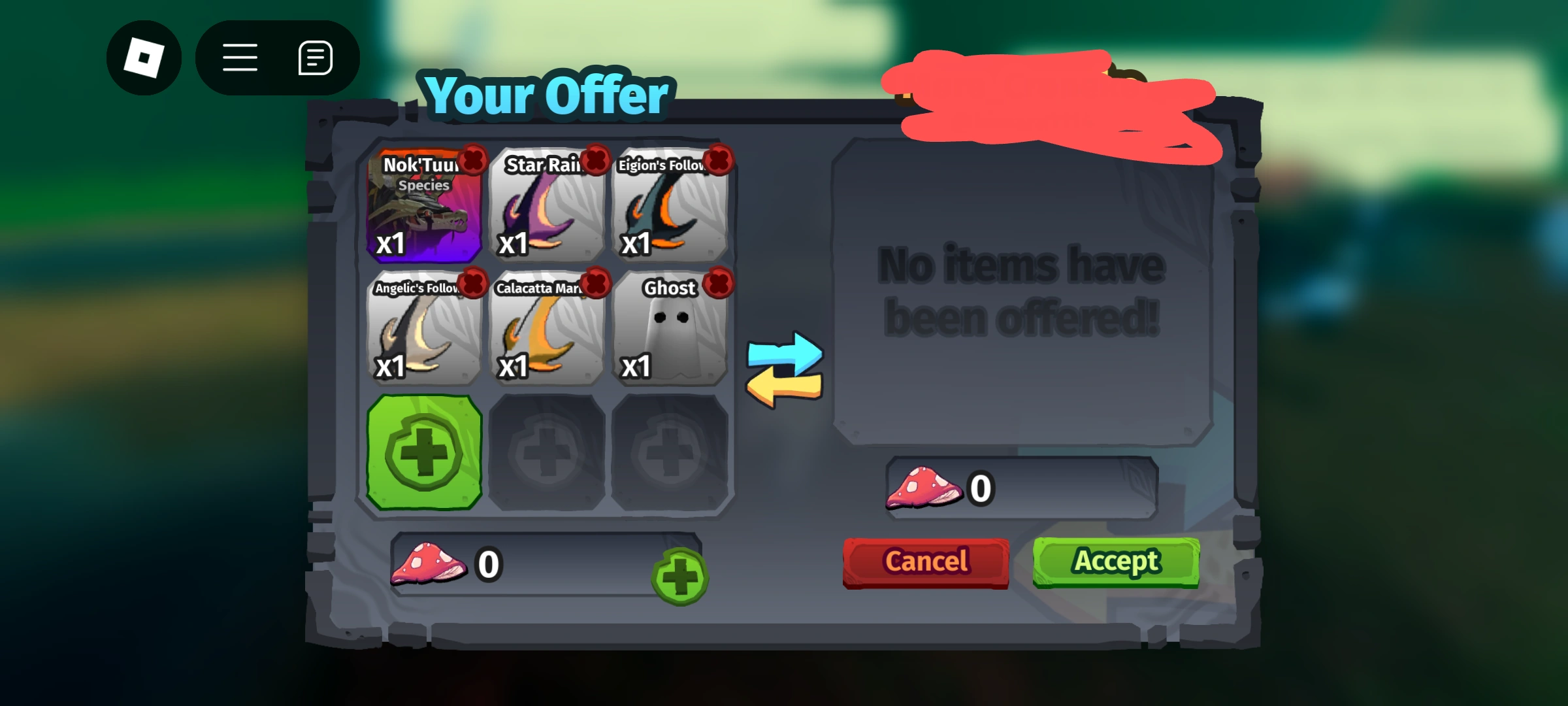Image resolution: width=1568 pixels, height=706 pixels.
Task: Cancel the trade
Action: pyautogui.click(x=925, y=561)
